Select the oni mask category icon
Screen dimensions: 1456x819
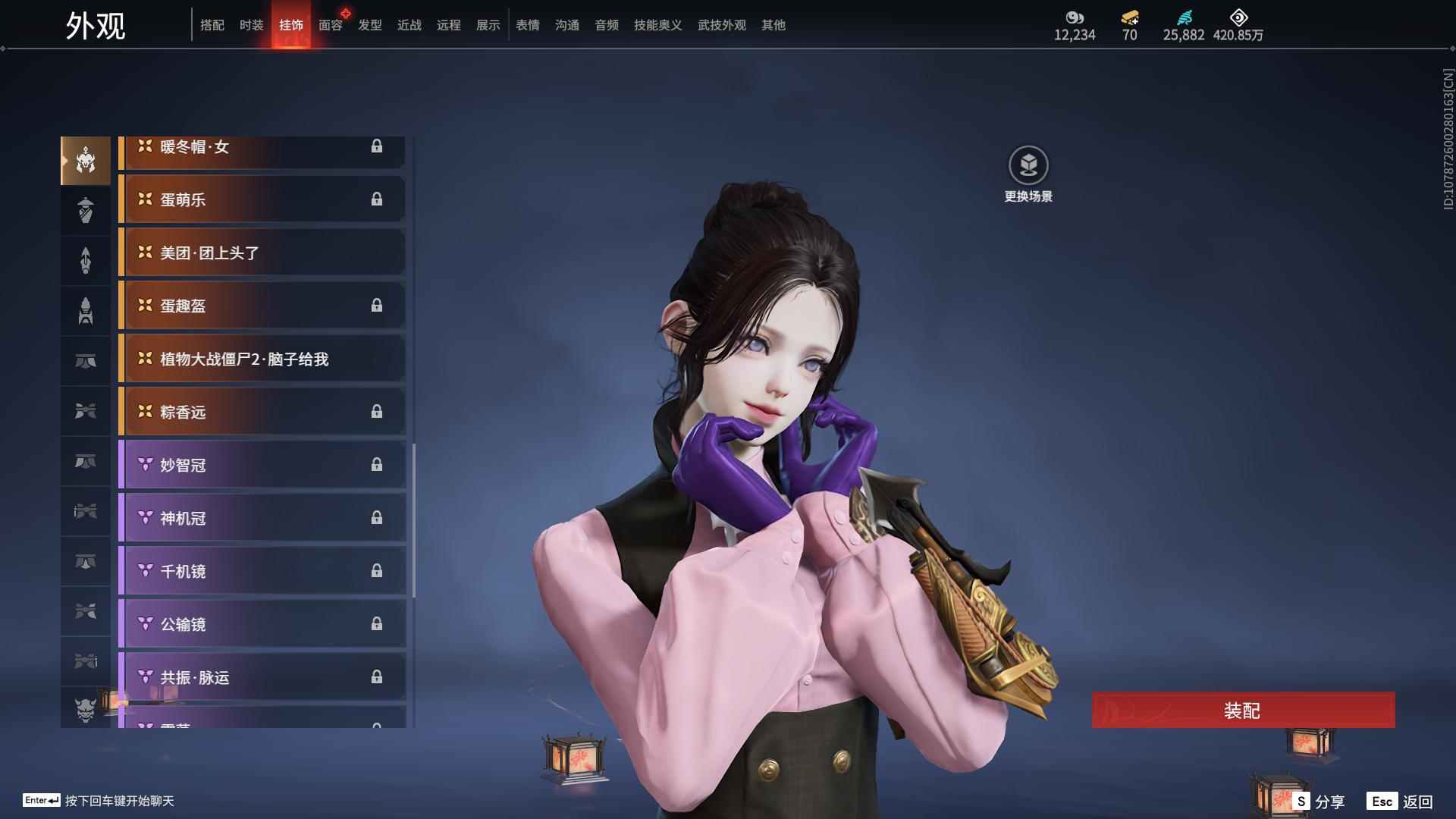pos(86,709)
